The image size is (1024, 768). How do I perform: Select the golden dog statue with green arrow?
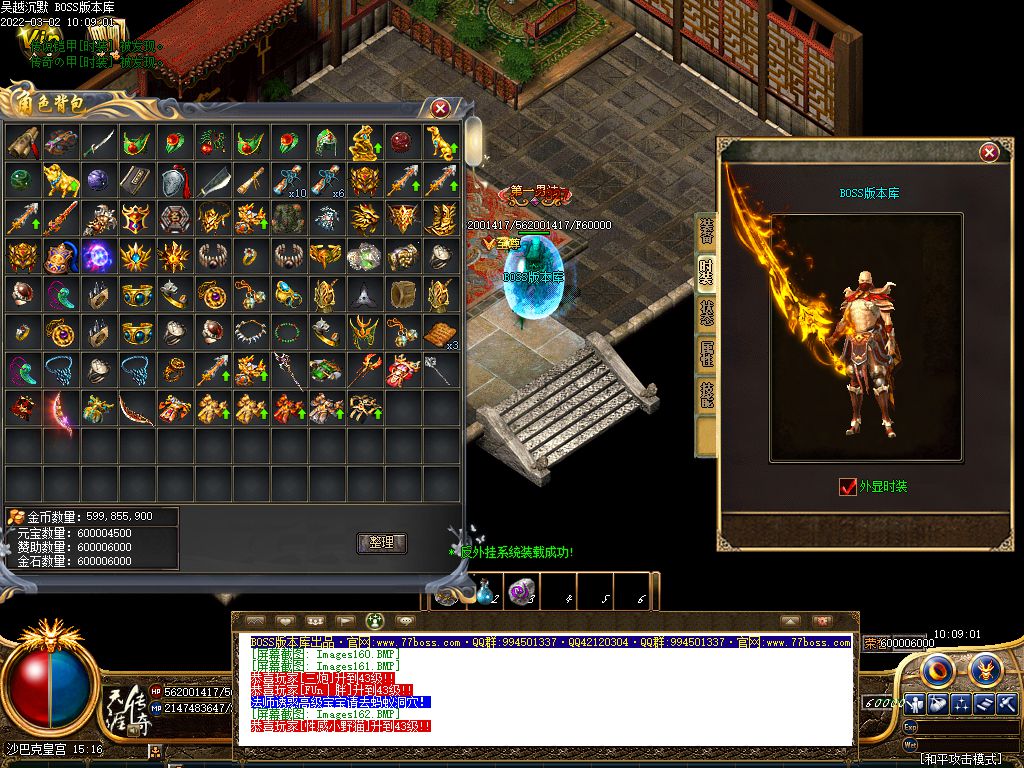coord(440,143)
